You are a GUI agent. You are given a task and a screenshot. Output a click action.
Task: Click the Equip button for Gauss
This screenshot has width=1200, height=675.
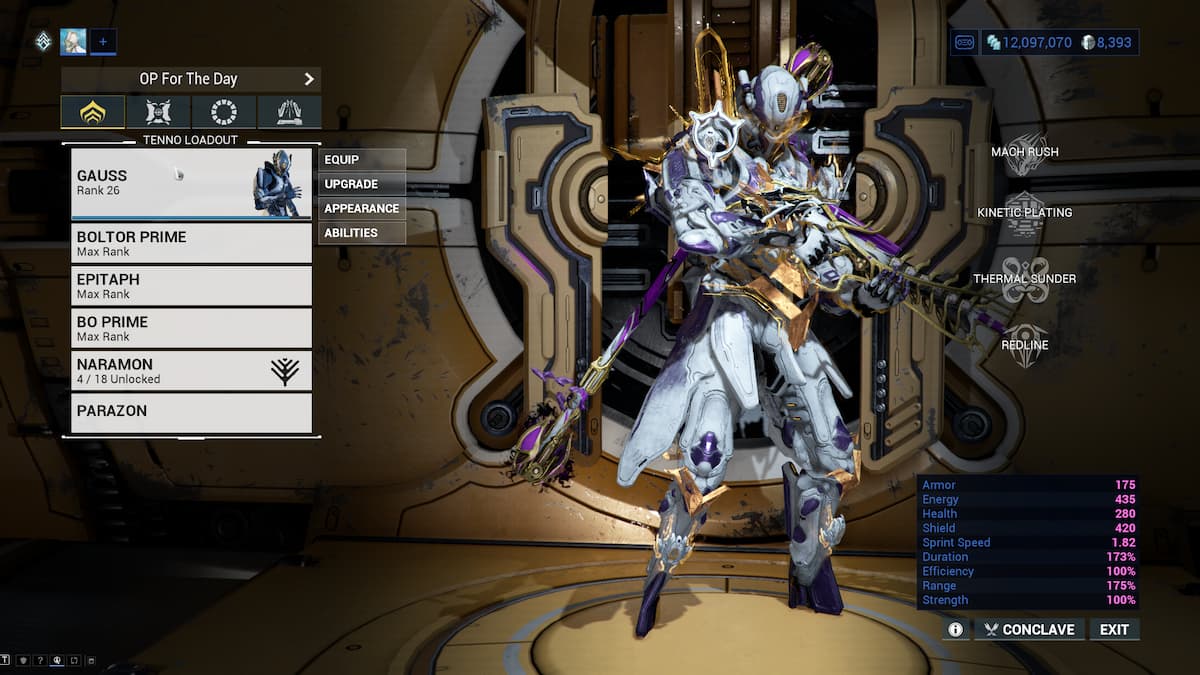[x=362, y=160]
